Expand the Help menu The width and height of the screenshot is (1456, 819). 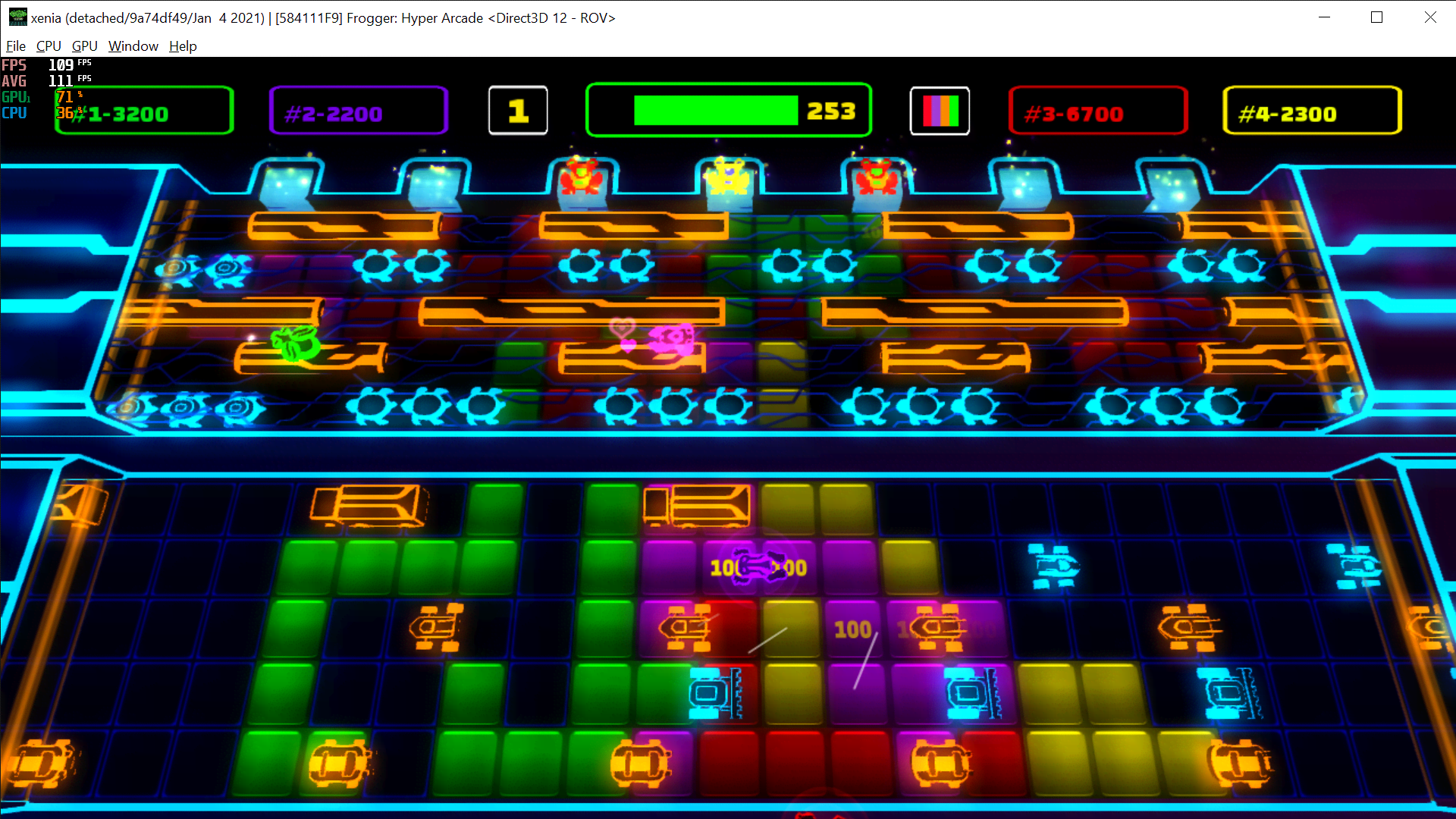tap(183, 45)
